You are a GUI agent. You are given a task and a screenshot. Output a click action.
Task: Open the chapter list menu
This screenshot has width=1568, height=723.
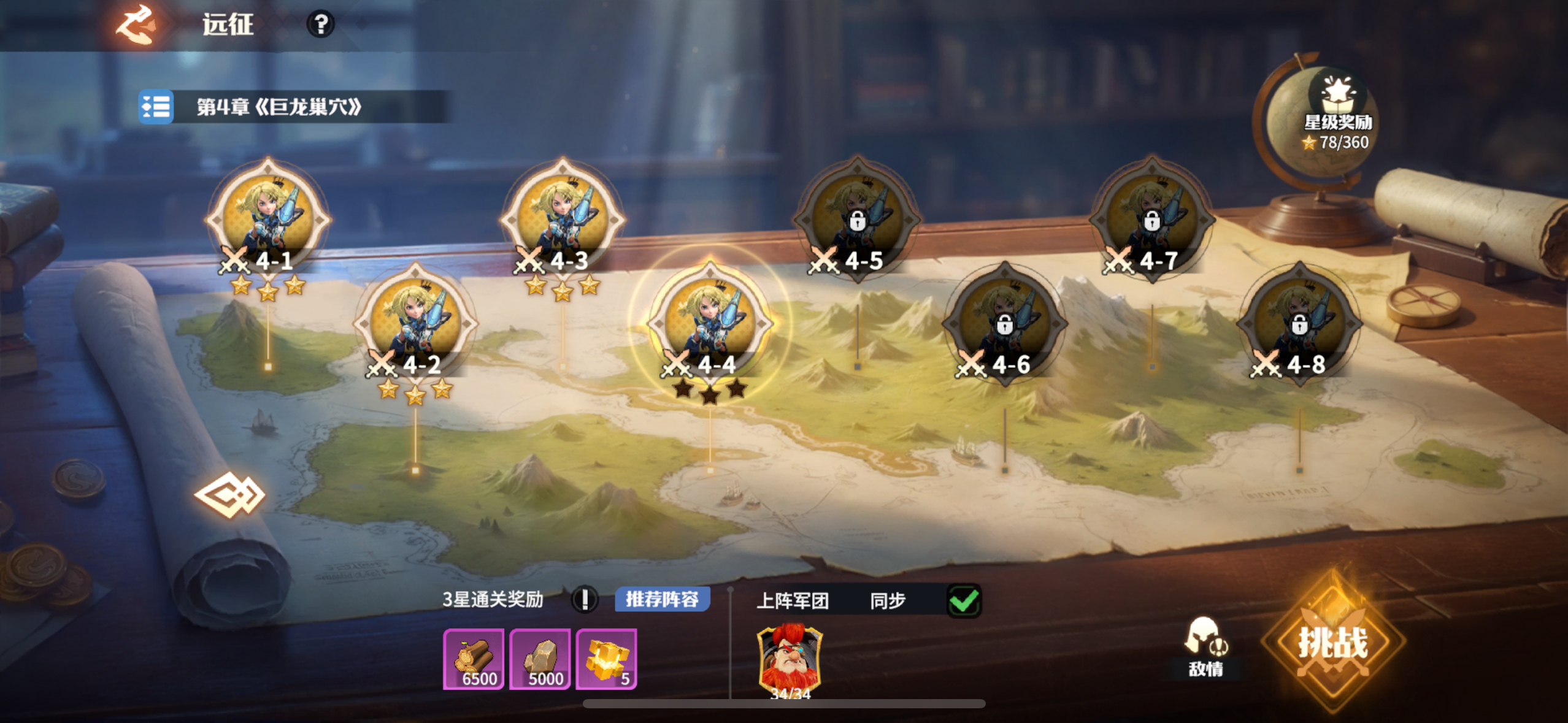156,107
